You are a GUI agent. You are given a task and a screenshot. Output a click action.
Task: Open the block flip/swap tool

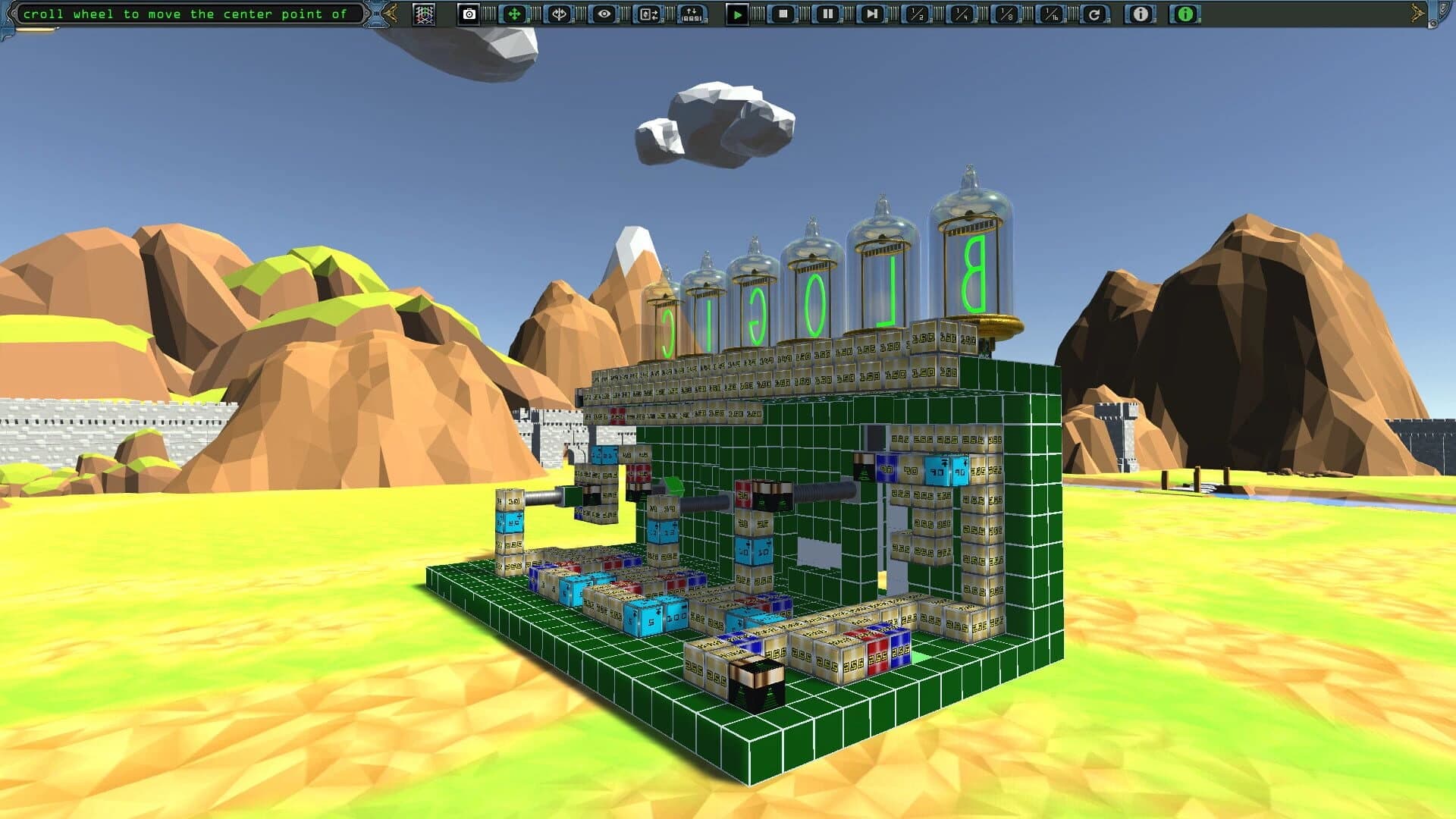click(x=647, y=13)
